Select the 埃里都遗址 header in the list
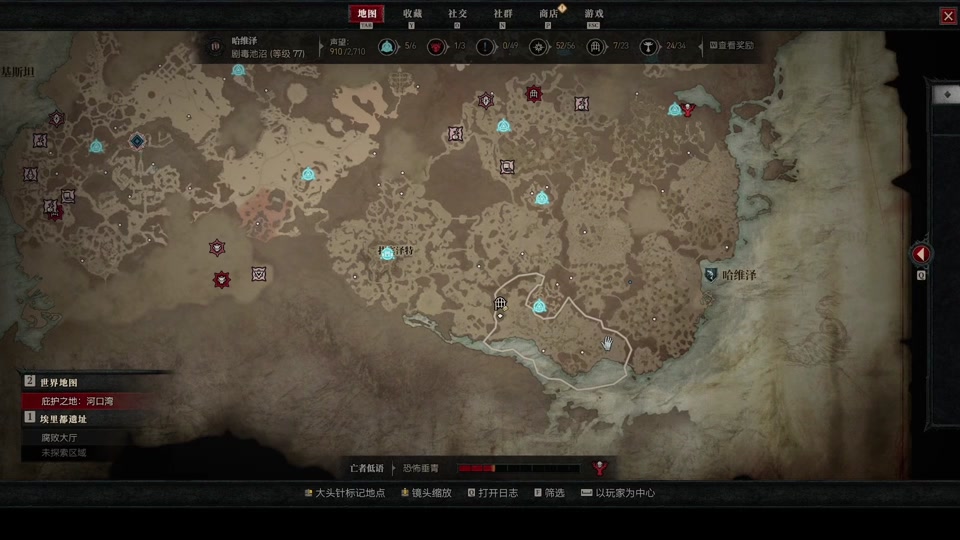The height and width of the screenshot is (540, 960). (x=63, y=419)
